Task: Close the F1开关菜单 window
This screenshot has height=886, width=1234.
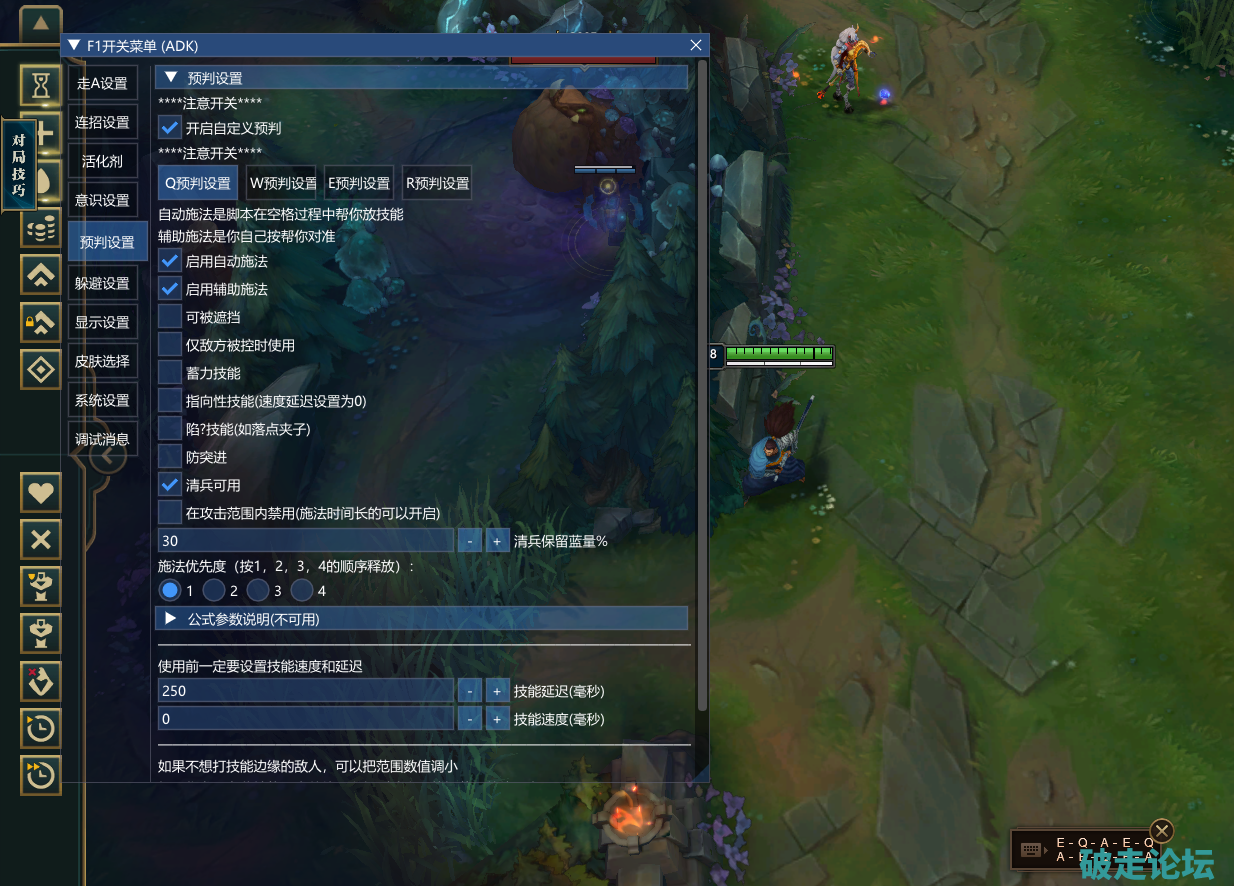Action: [696, 45]
